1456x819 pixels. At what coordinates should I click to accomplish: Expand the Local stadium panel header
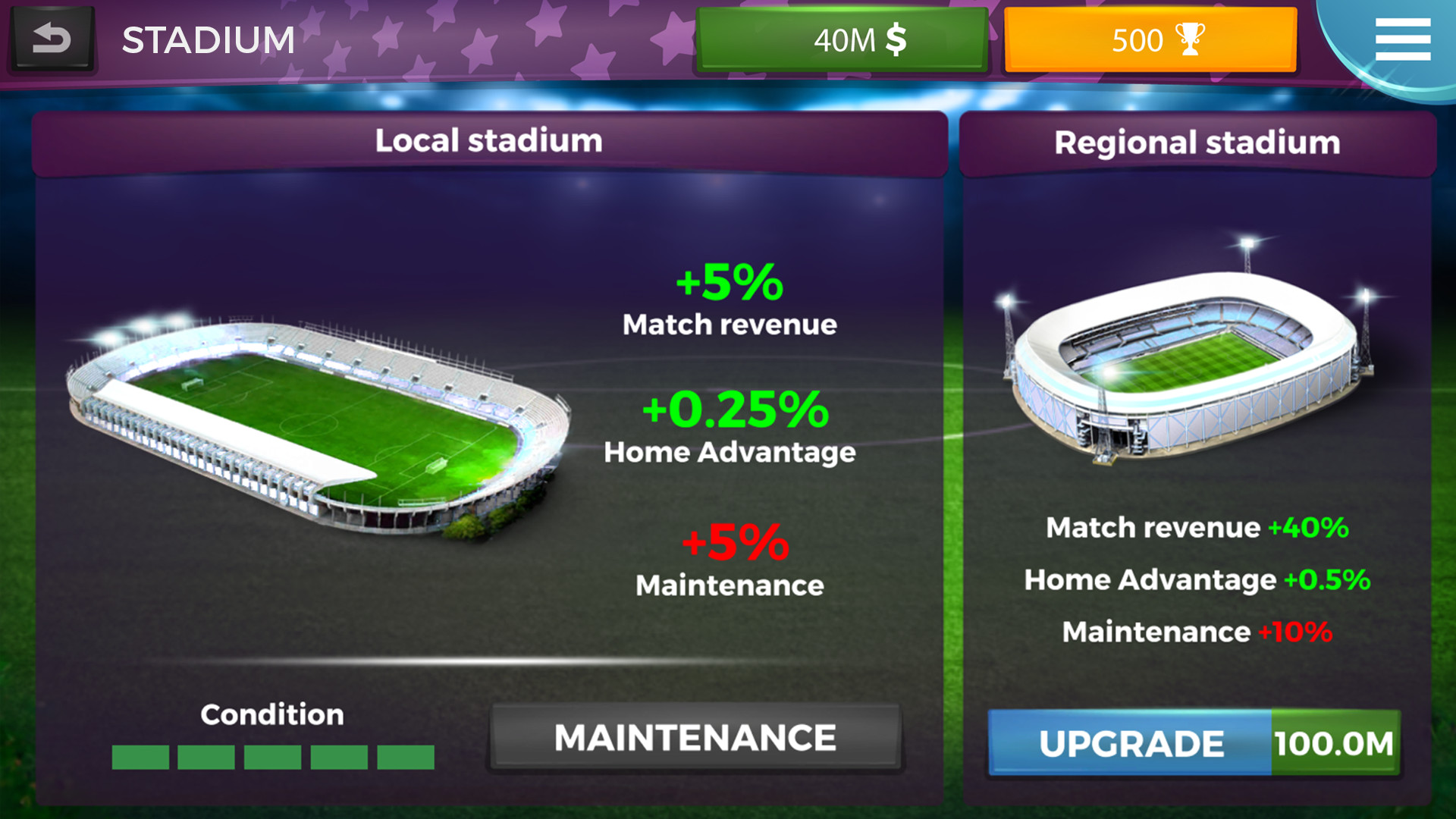pos(489,140)
